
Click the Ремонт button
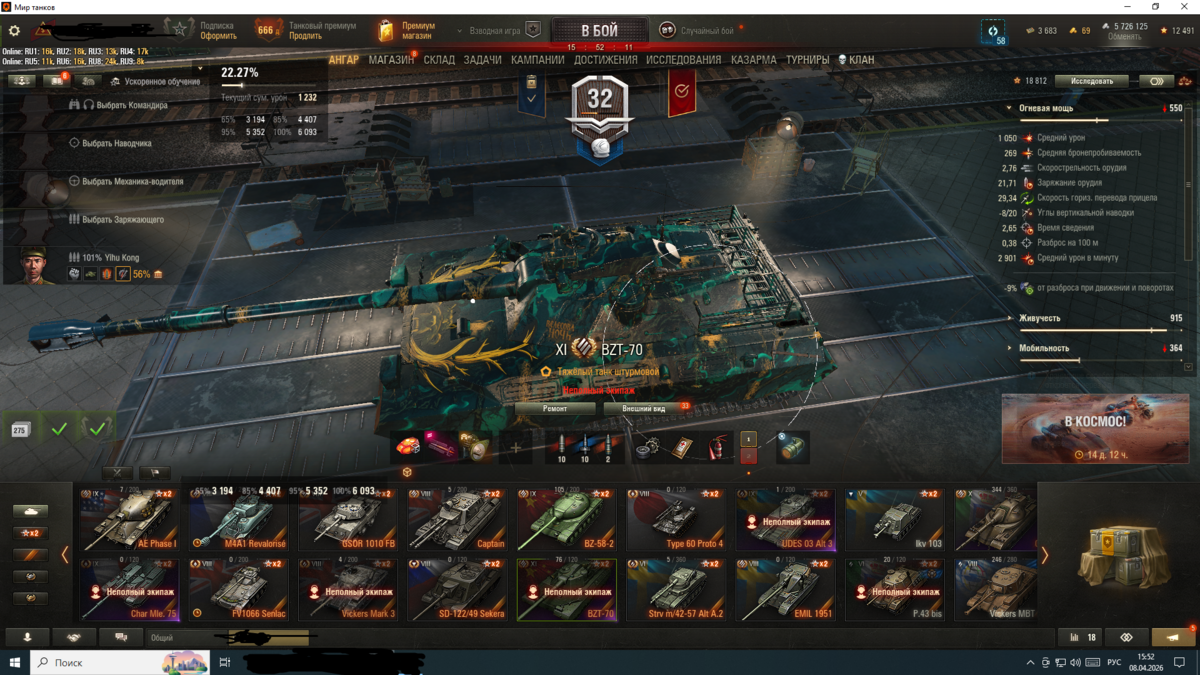tap(555, 408)
